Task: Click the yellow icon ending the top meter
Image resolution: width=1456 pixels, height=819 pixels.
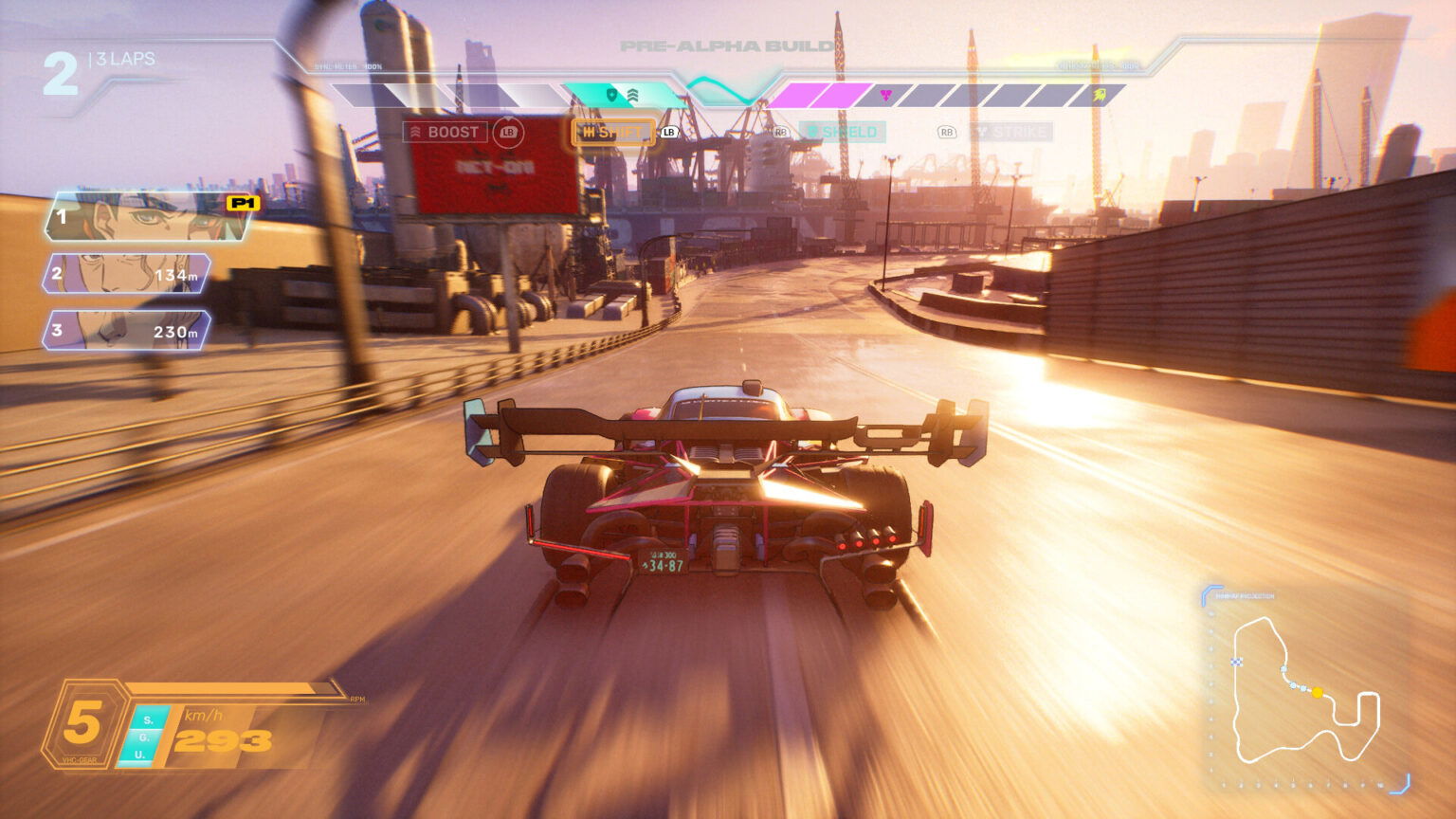Action: tap(1100, 95)
